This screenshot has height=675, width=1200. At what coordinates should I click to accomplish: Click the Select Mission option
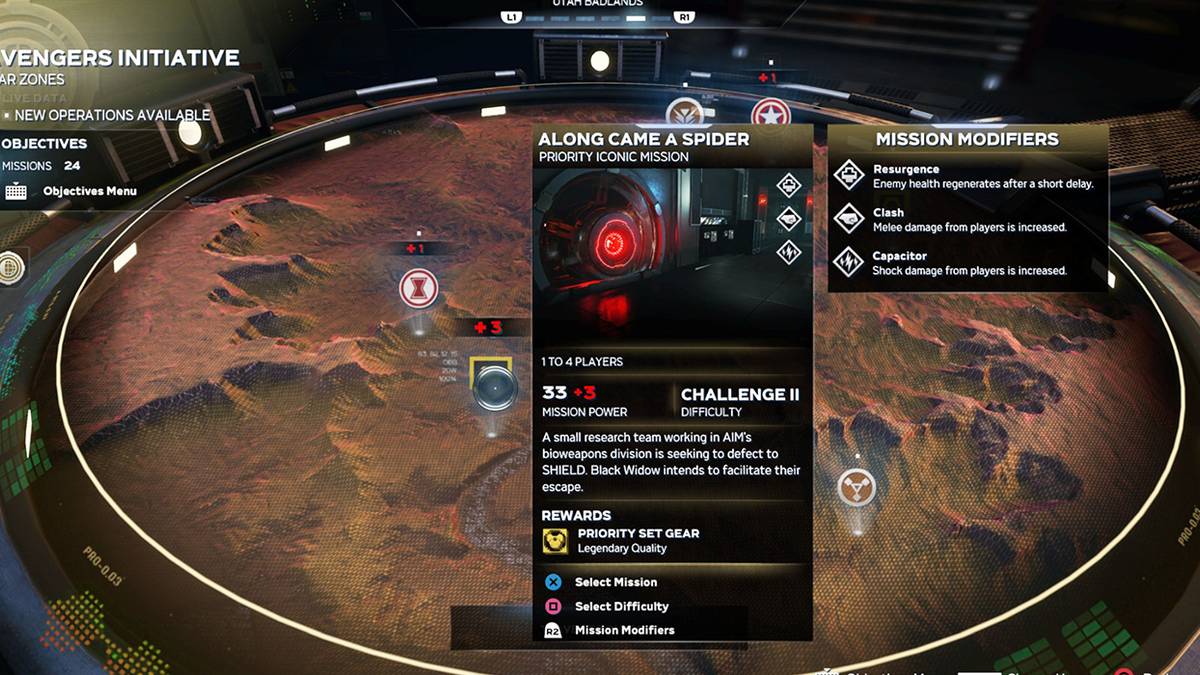point(615,582)
